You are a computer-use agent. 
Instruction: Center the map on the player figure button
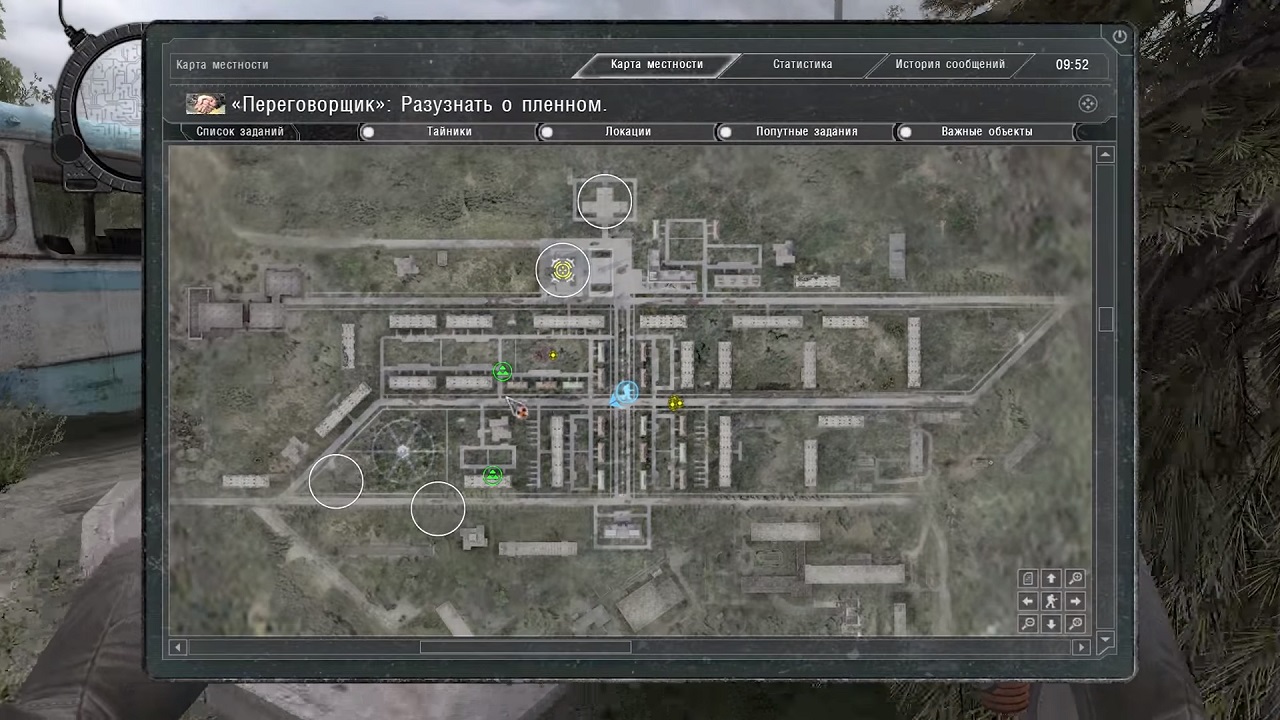point(1051,601)
